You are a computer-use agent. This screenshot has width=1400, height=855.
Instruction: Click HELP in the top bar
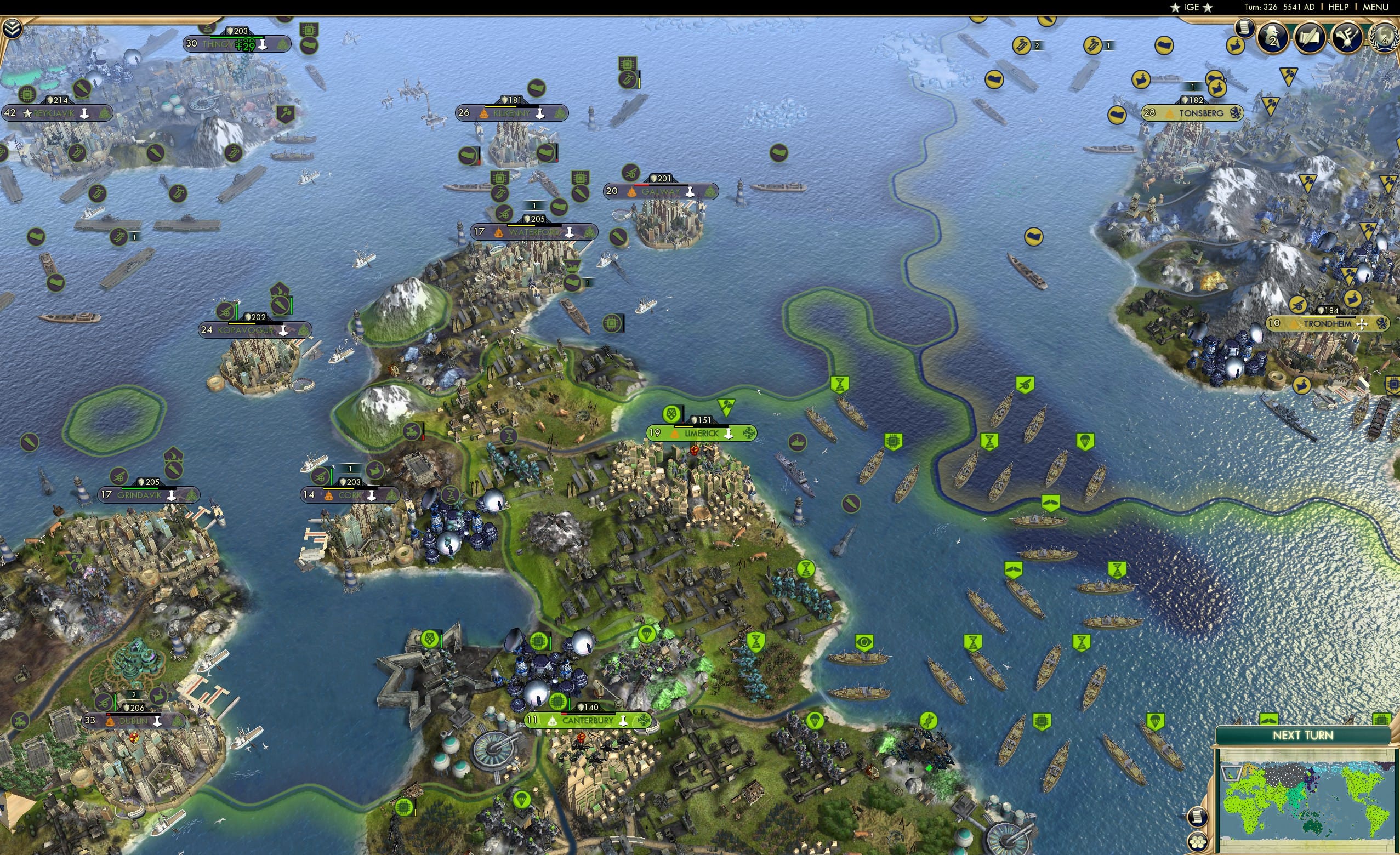click(1339, 7)
